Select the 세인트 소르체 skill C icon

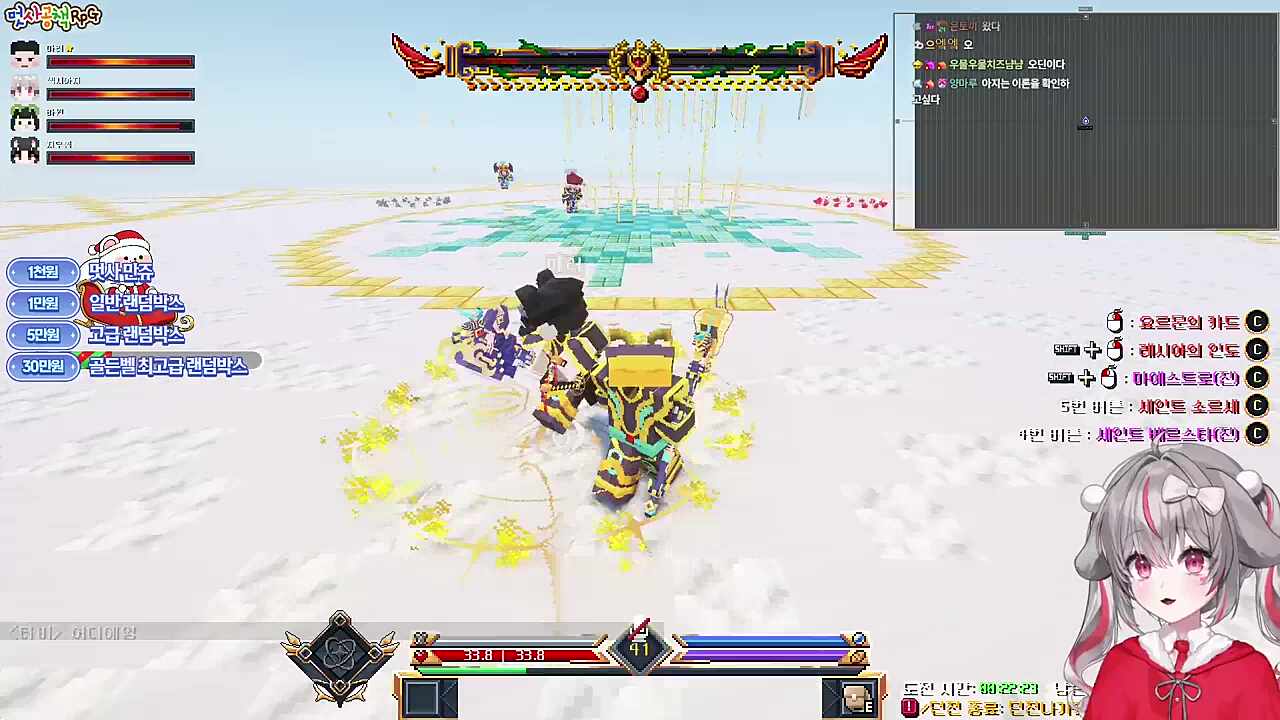[x=1257, y=405]
